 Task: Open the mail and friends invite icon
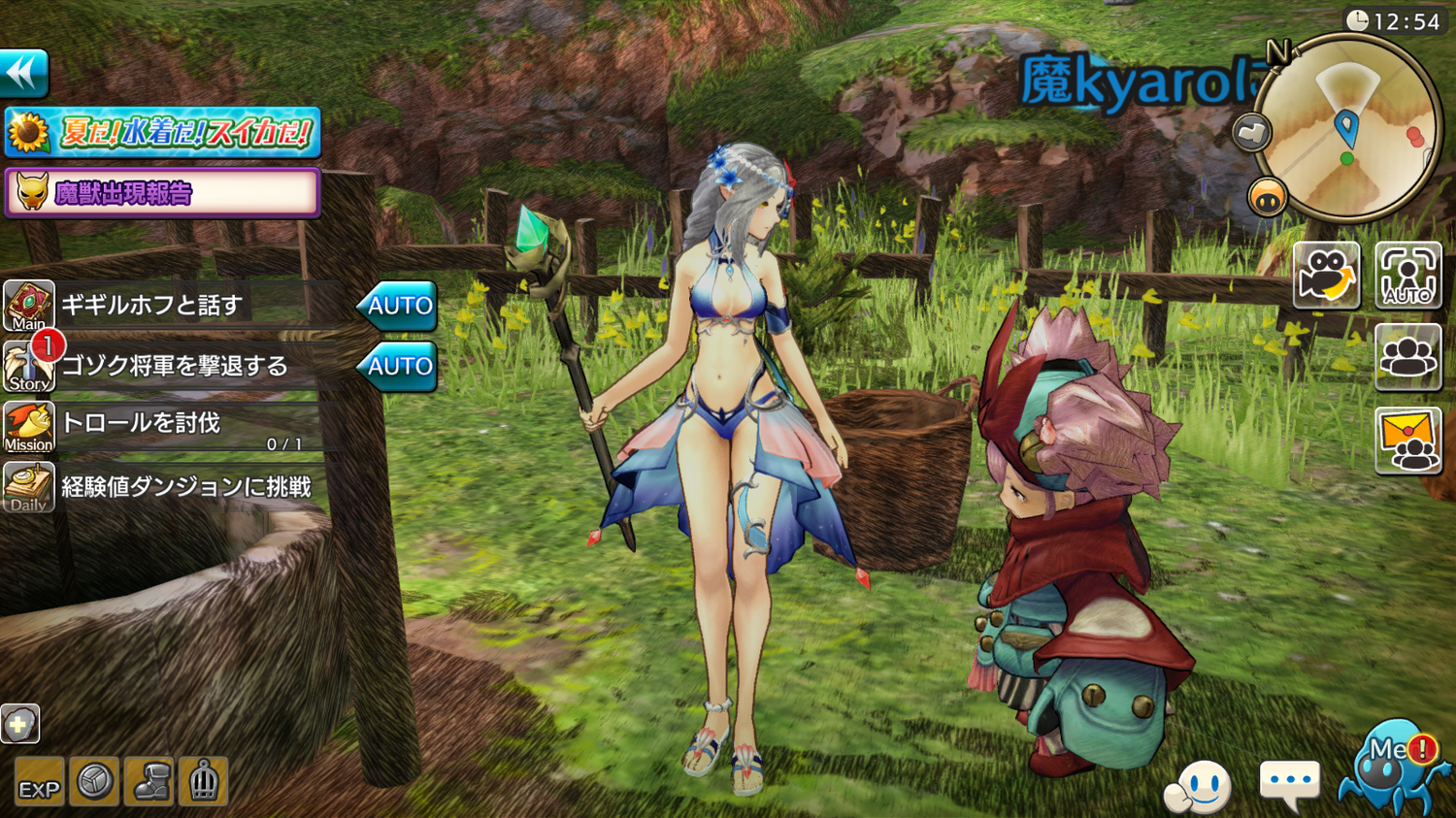(1407, 441)
